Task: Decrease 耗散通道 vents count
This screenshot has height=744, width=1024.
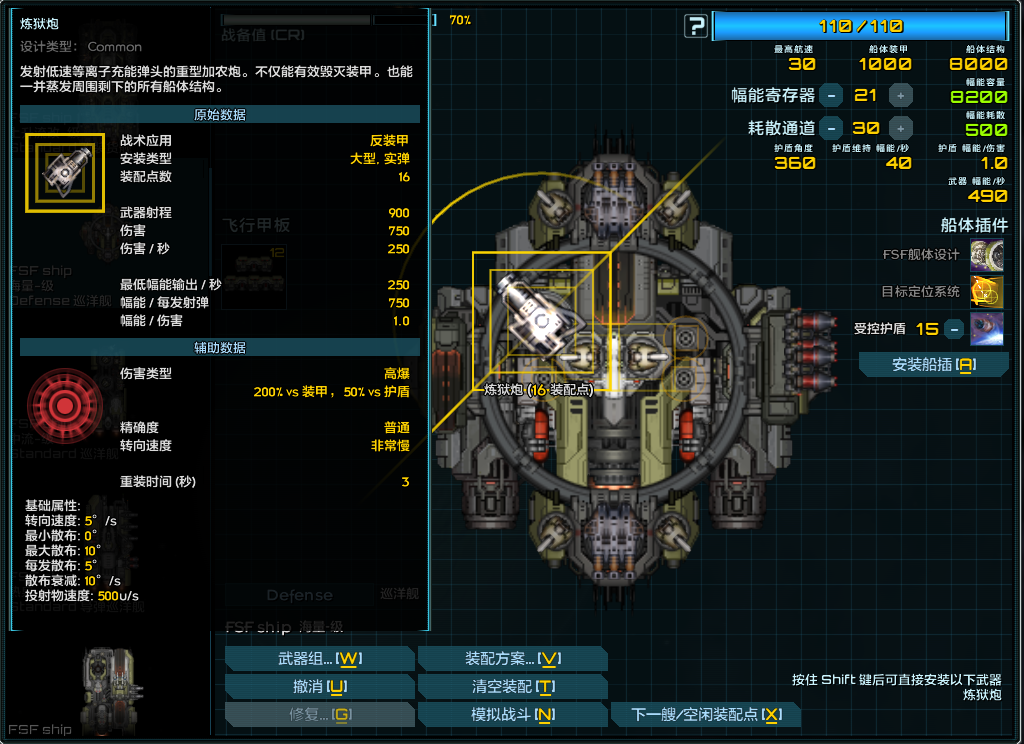Action: point(831,127)
